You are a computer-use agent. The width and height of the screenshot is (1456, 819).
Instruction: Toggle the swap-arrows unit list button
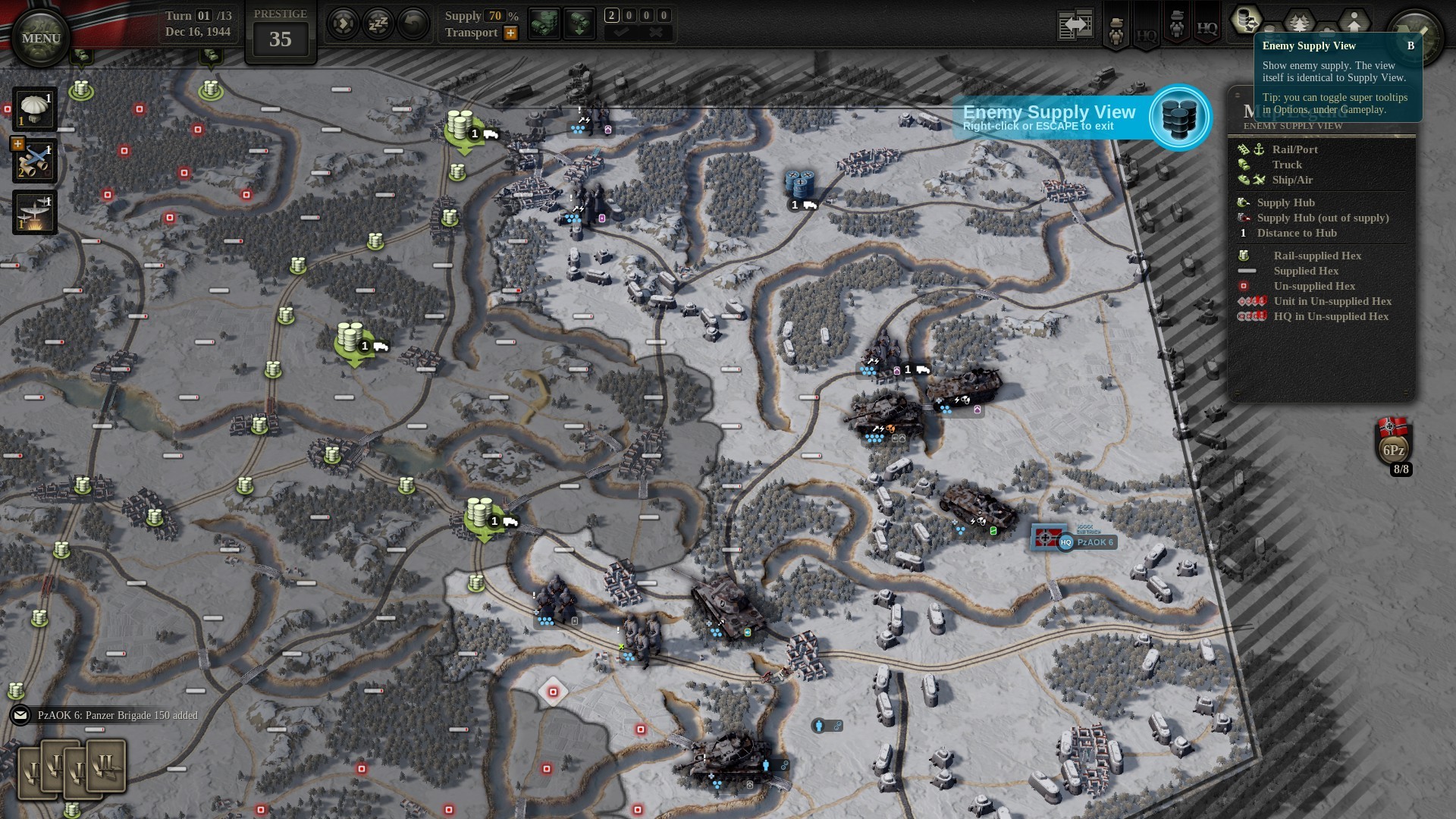1076,25
